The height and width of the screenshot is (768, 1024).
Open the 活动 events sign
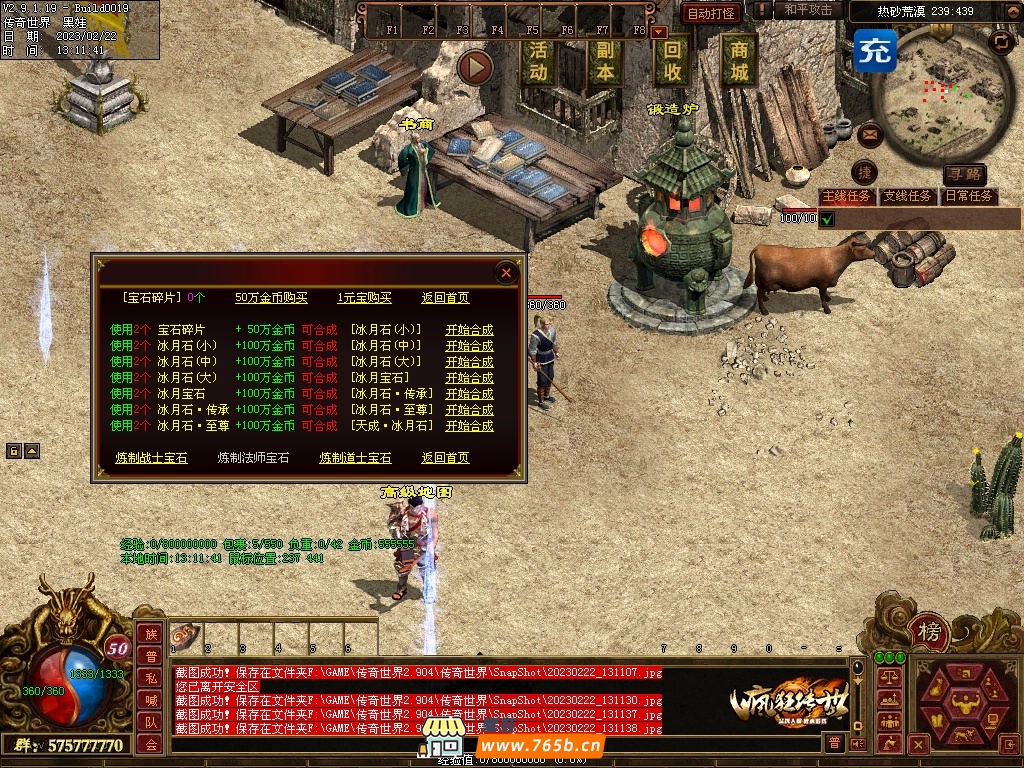[x=538, y=60]
